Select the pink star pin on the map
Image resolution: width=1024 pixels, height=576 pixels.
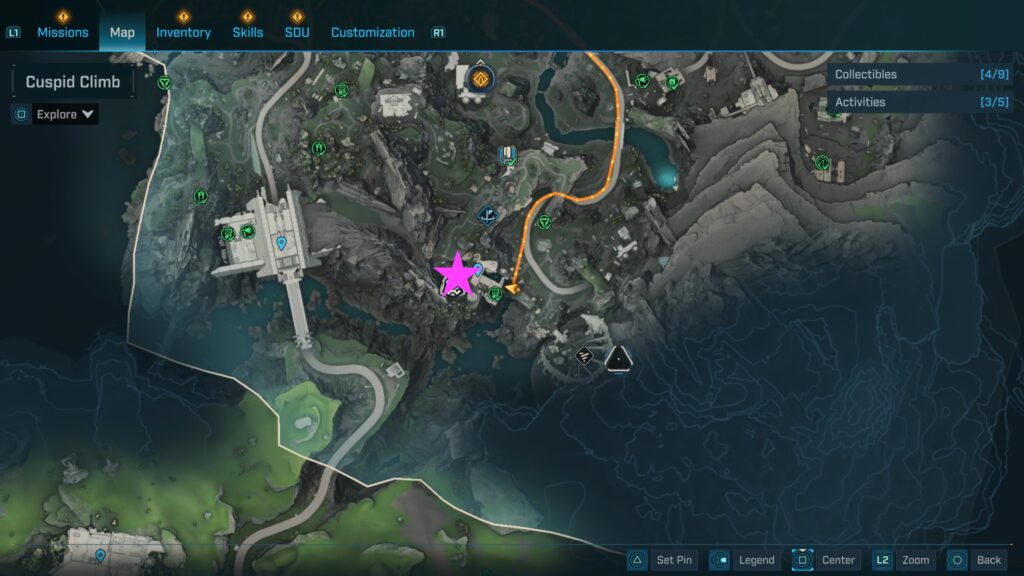(x=457, y=272)
